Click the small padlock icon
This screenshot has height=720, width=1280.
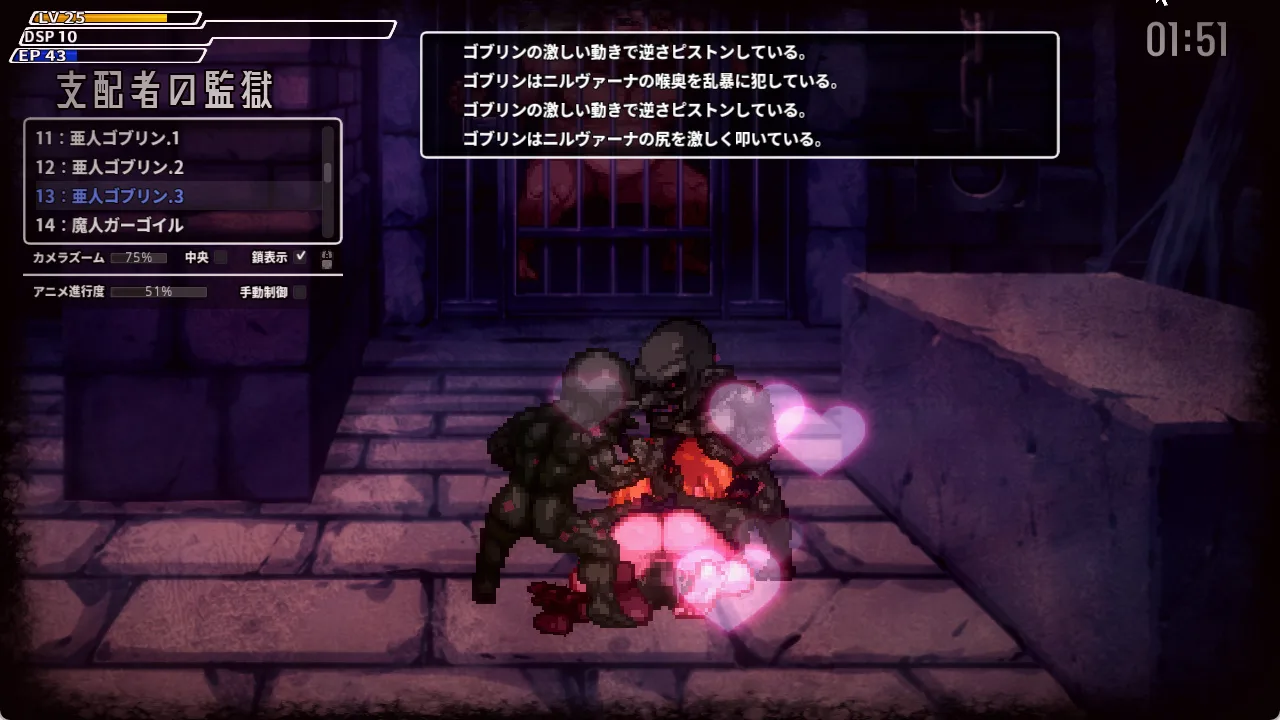pyautogui.click(x=326, y=259)
